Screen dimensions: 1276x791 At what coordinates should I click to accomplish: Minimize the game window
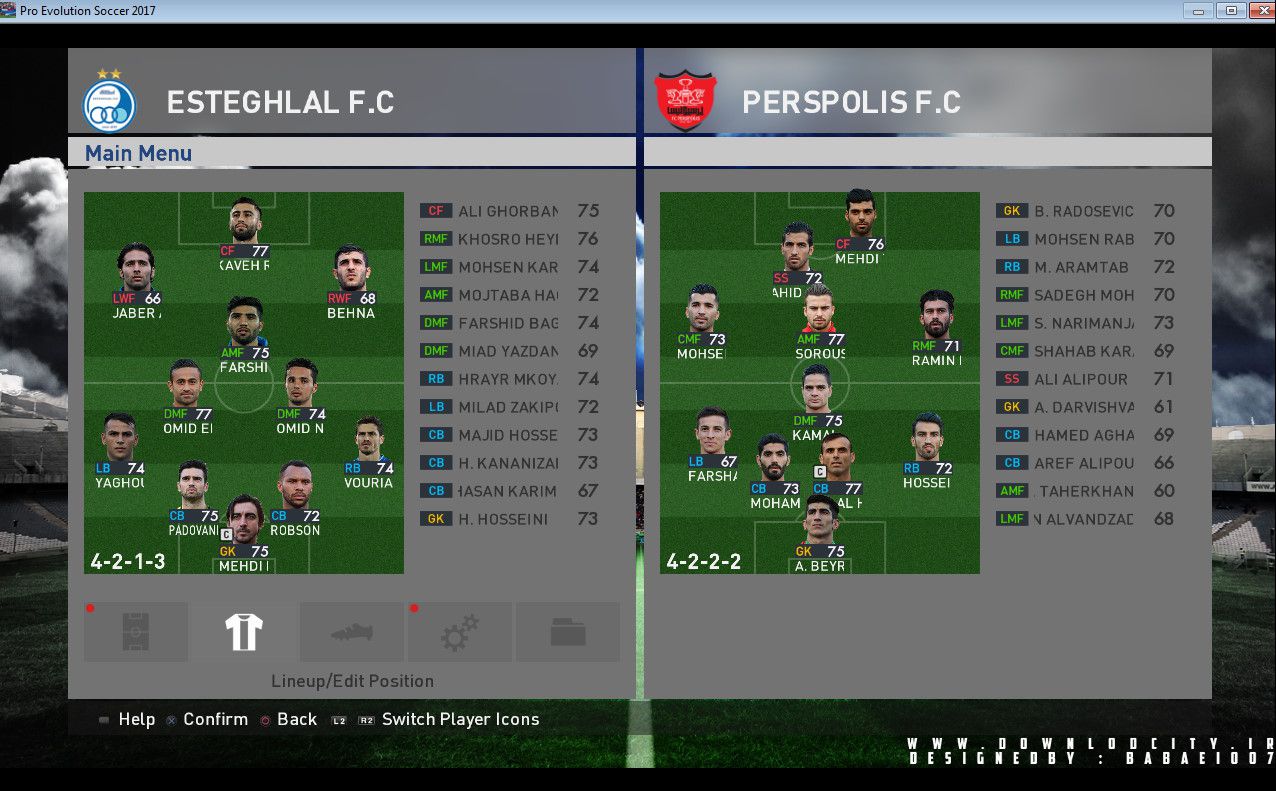pyautogui.click(x=1198, y=11)
